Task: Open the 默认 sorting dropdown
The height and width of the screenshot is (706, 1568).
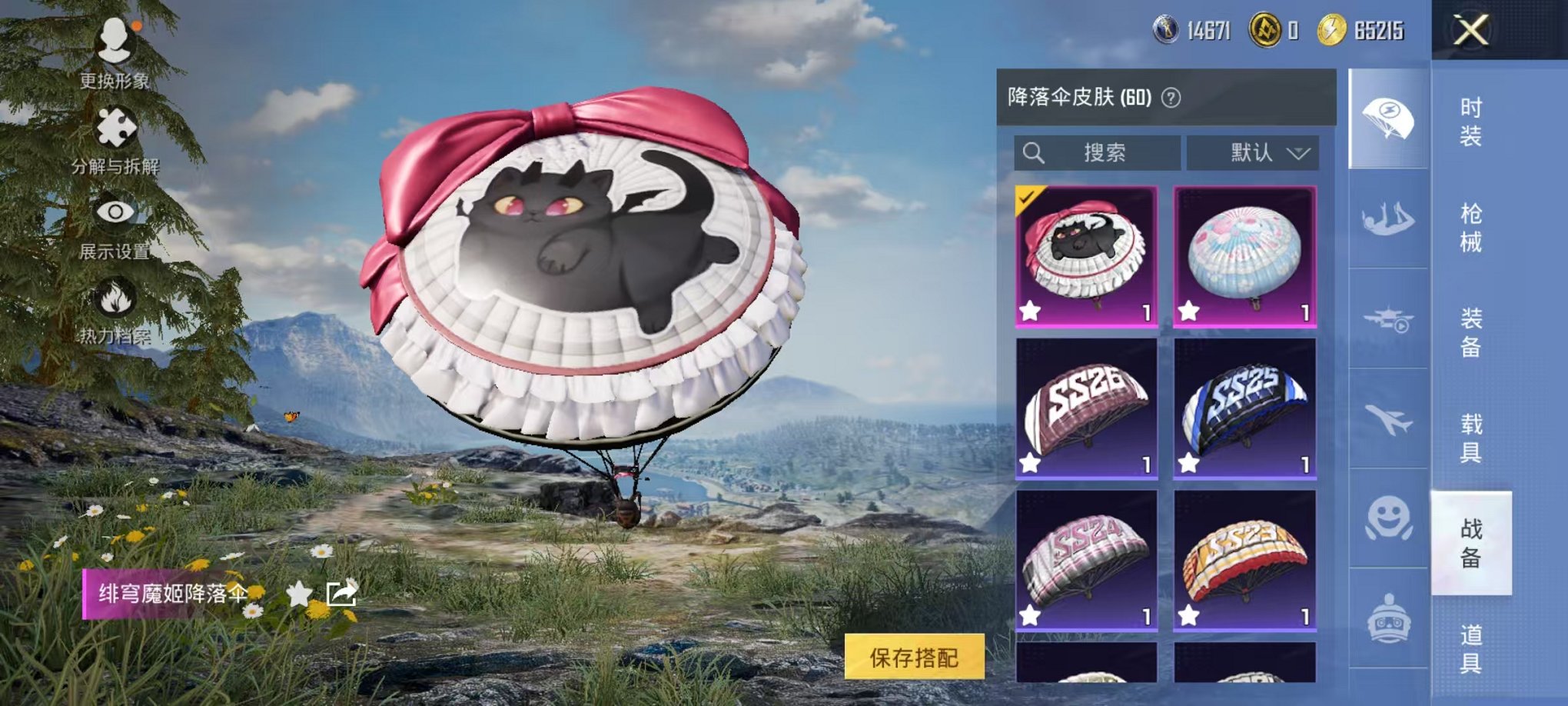Action: pyautogui.click(x=1253, y=152)
